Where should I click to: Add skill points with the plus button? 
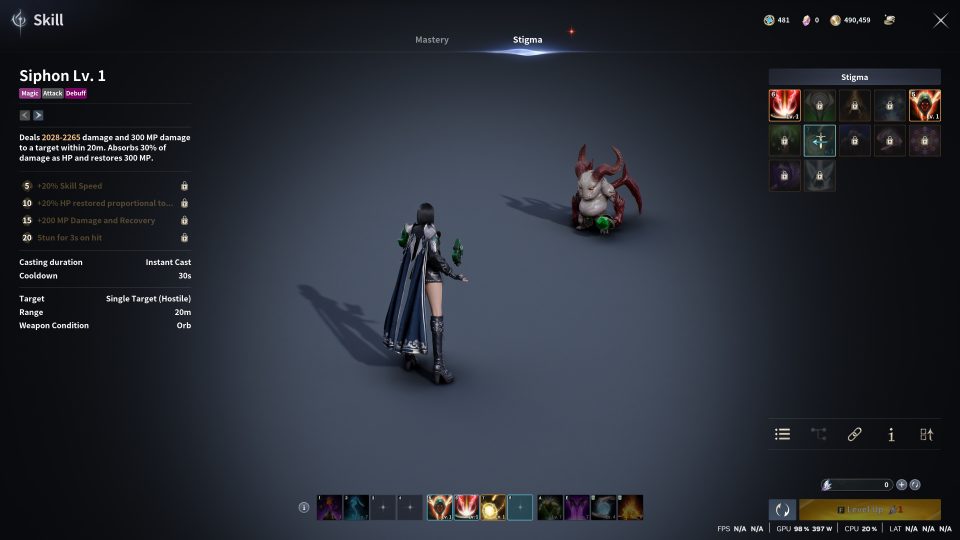(901, 484)
